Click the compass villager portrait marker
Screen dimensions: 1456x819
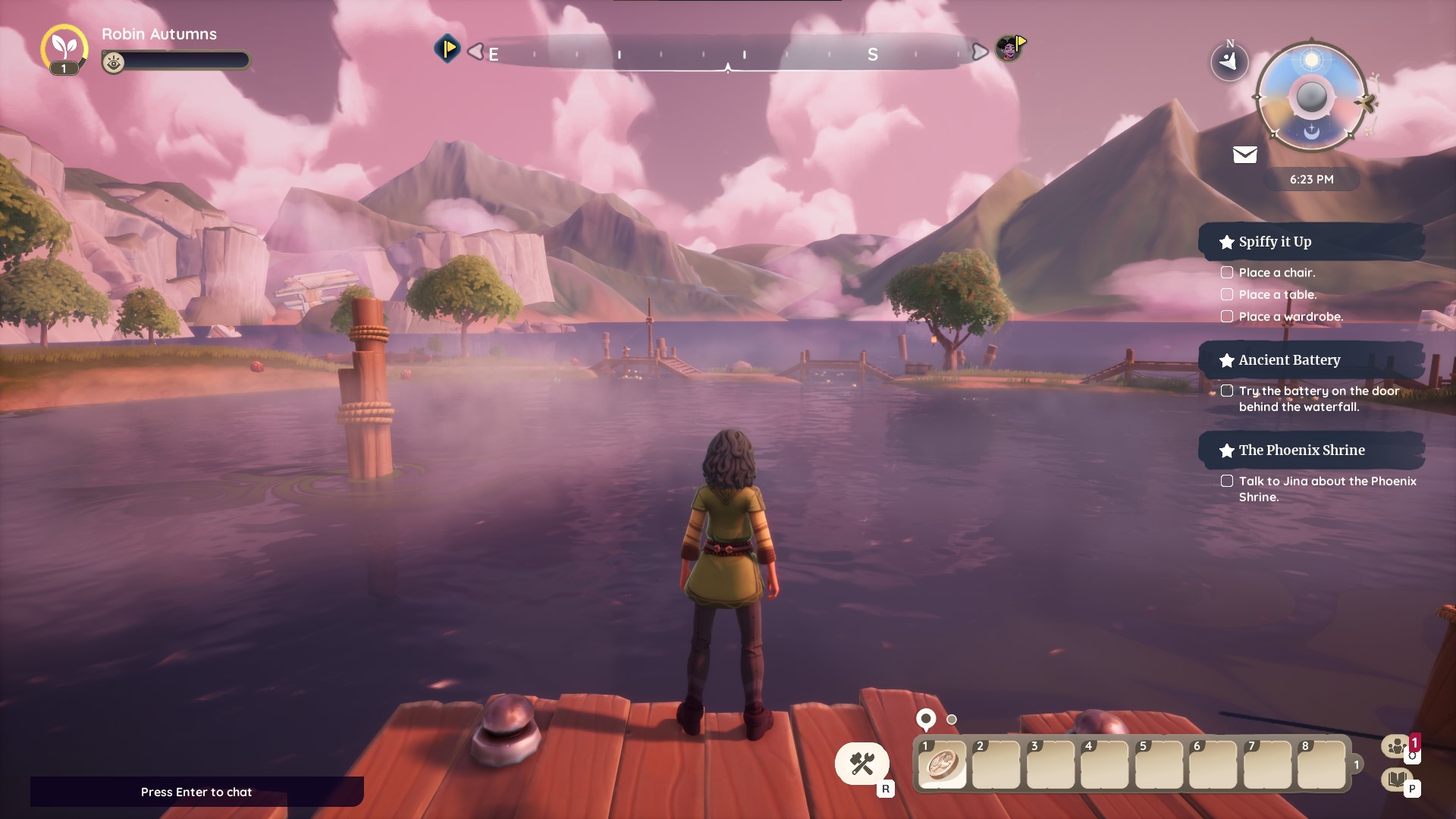point(1009,49)
